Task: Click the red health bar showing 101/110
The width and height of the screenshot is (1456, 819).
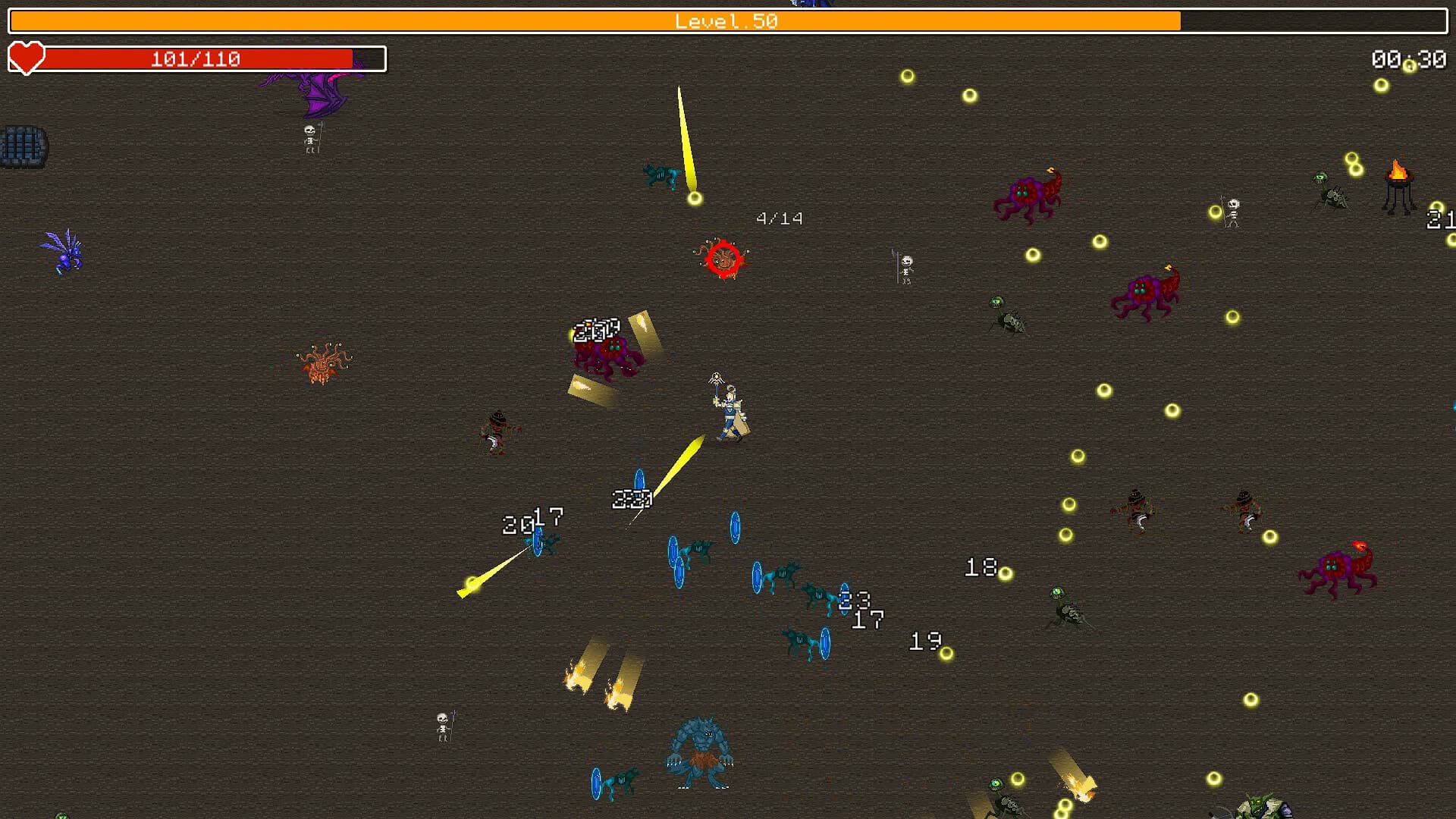Action: click(197, 57)
